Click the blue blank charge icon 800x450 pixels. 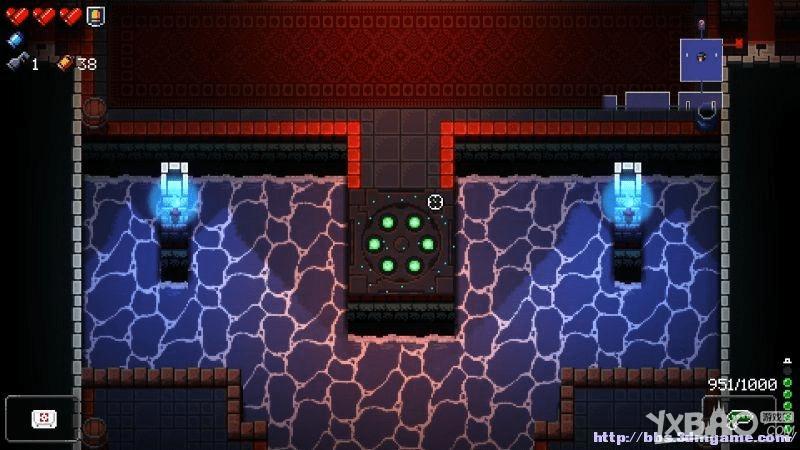14,40
